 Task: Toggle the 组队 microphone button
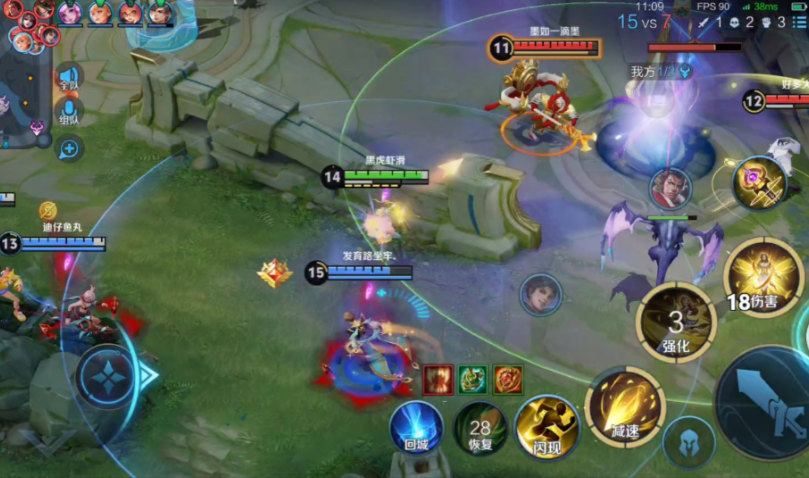pos(69,114)
